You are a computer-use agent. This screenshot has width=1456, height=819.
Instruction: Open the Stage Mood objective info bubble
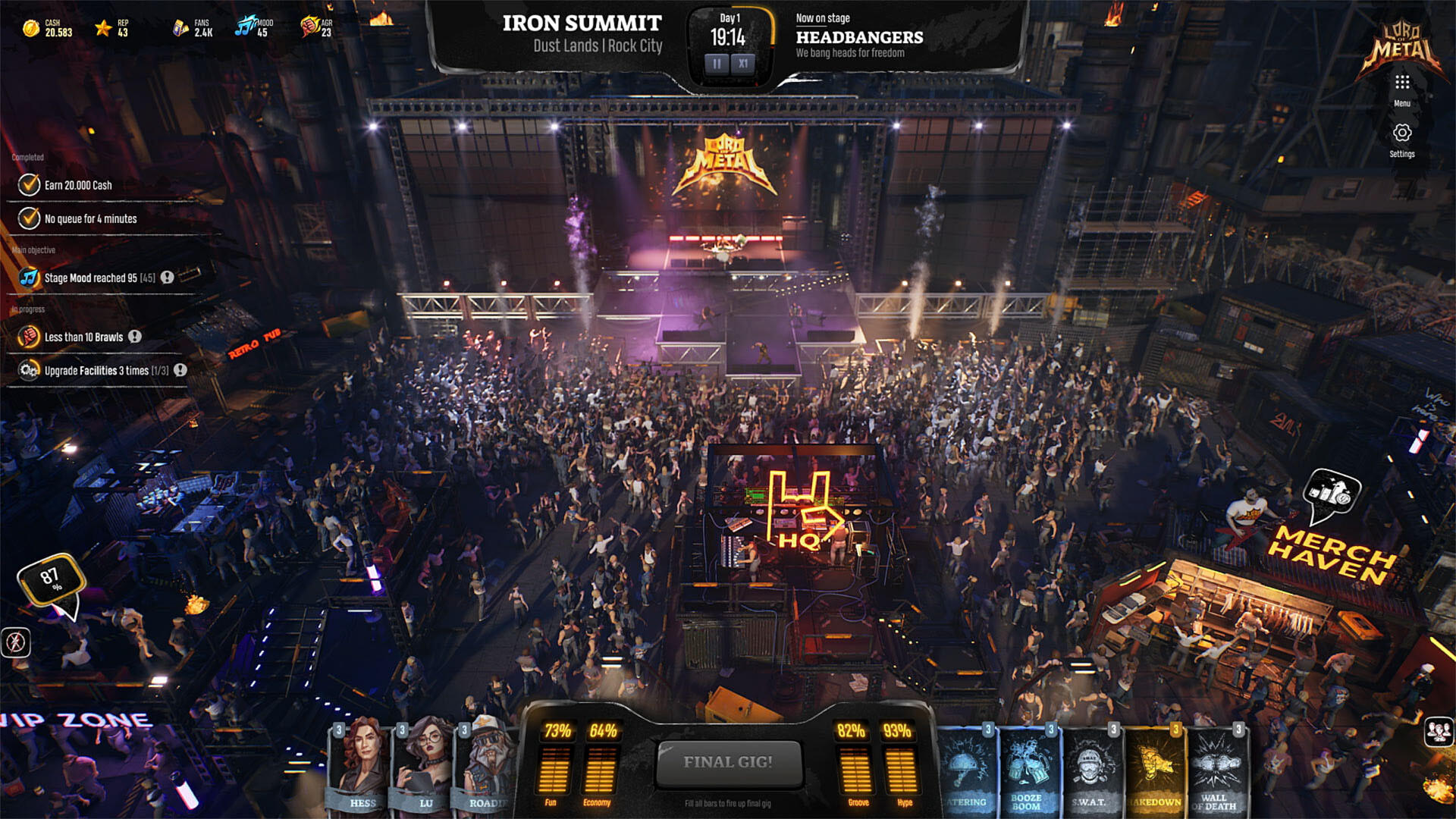point(168,278)
